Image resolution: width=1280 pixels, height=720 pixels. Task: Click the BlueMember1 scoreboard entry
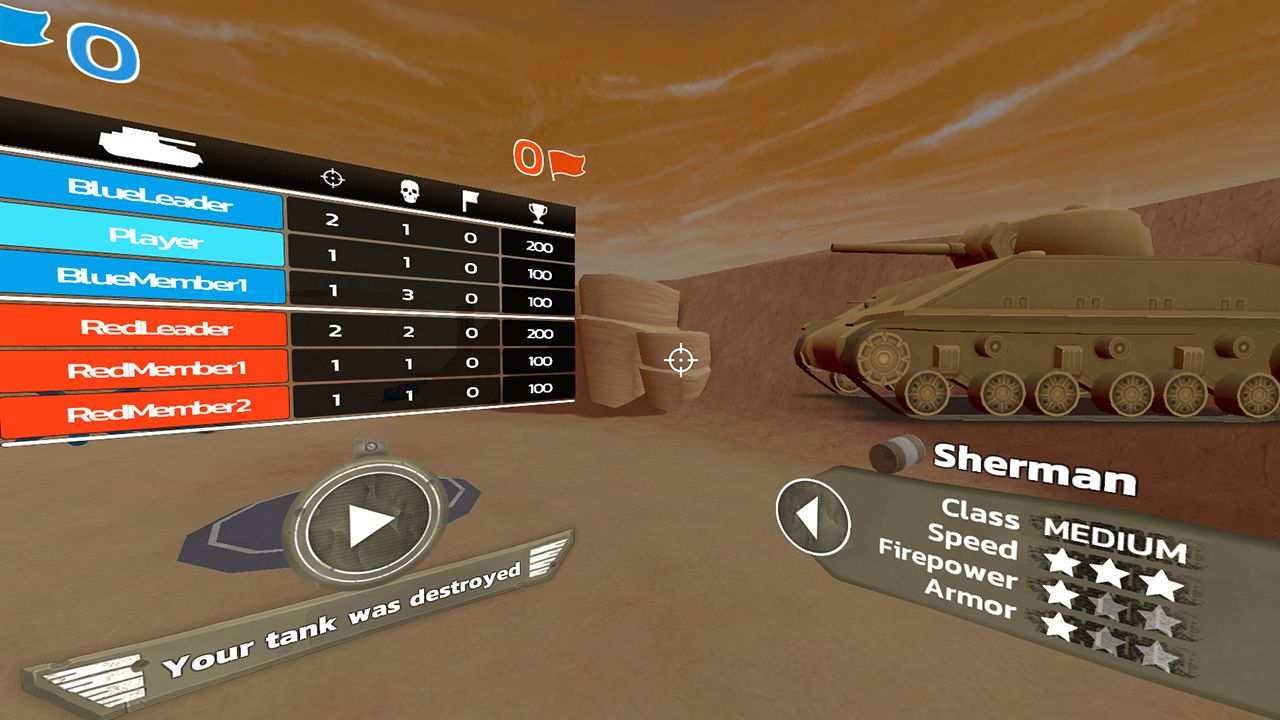click(152, 280)
